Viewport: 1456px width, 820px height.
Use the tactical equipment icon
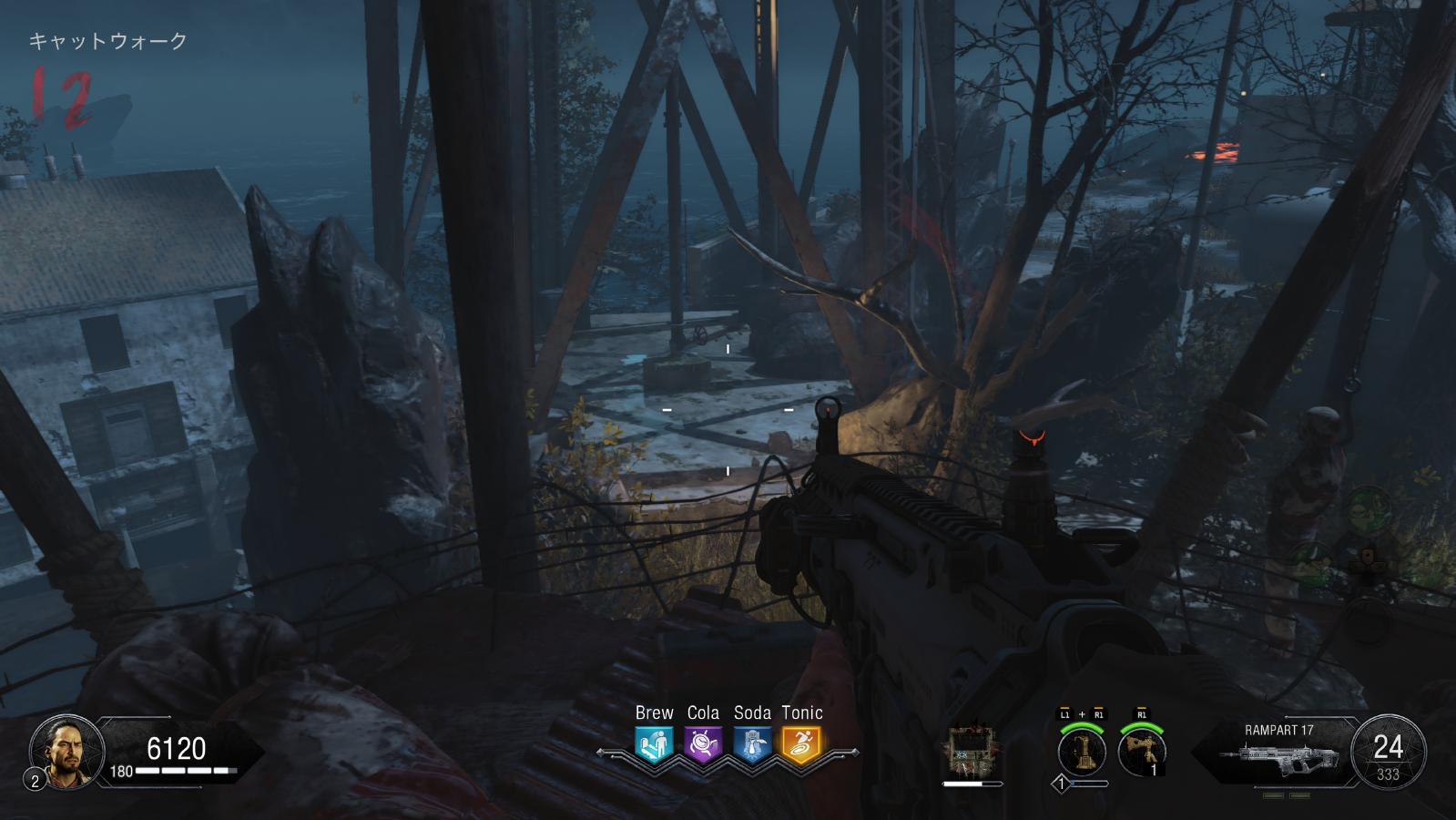1142,753
